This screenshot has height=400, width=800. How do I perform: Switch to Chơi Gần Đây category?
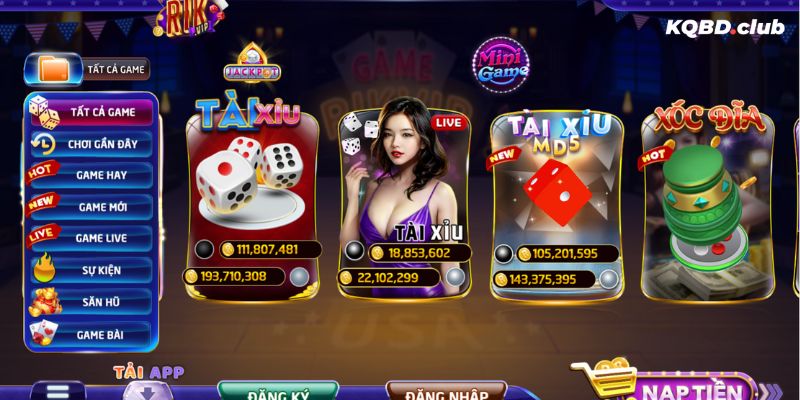[x=92, y=144]
